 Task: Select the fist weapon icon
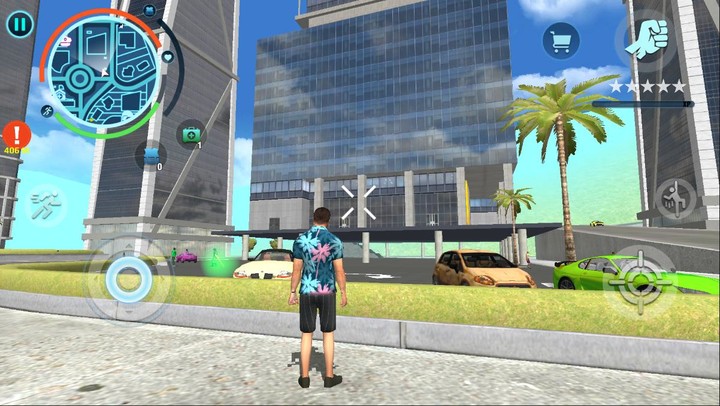(x=648, y=39)
